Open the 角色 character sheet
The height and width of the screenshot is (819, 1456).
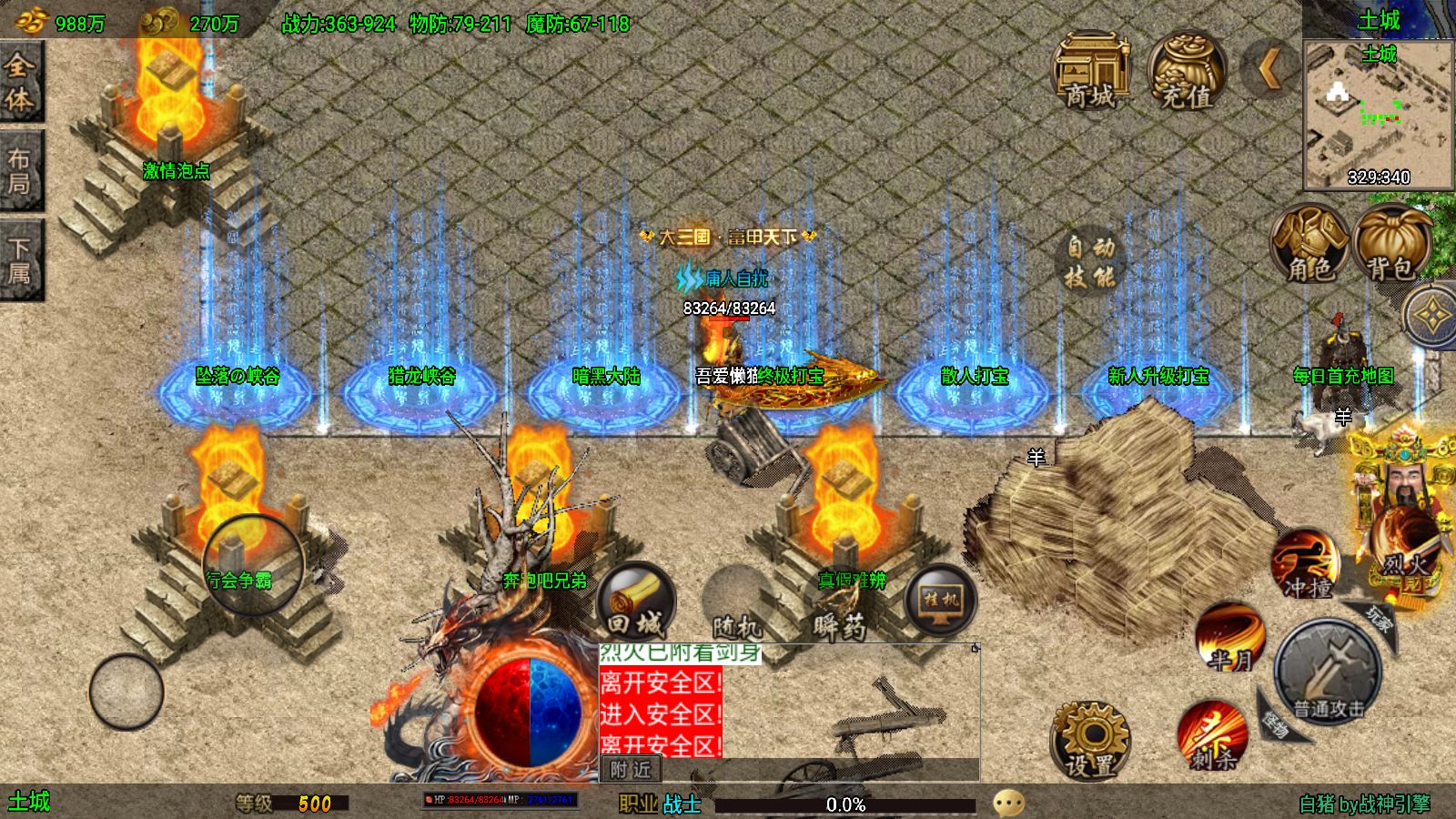coord(1309,243)
